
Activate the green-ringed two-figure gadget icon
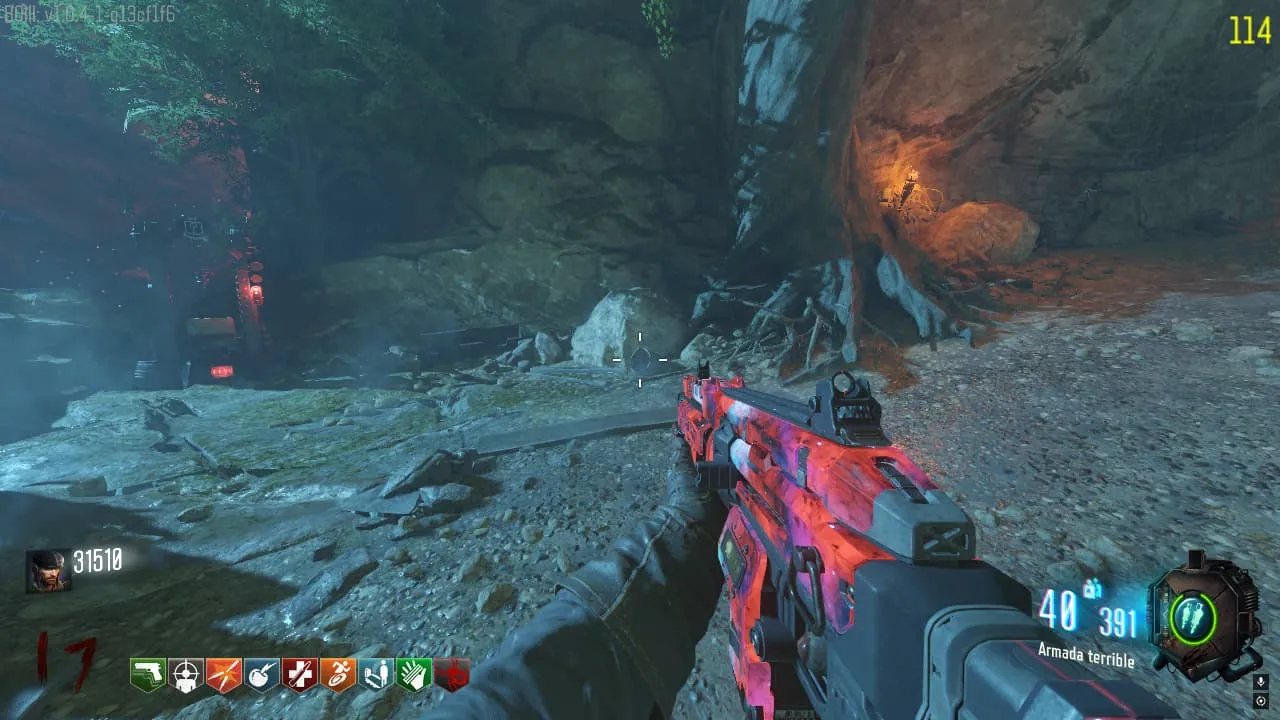pos(1192,613)
